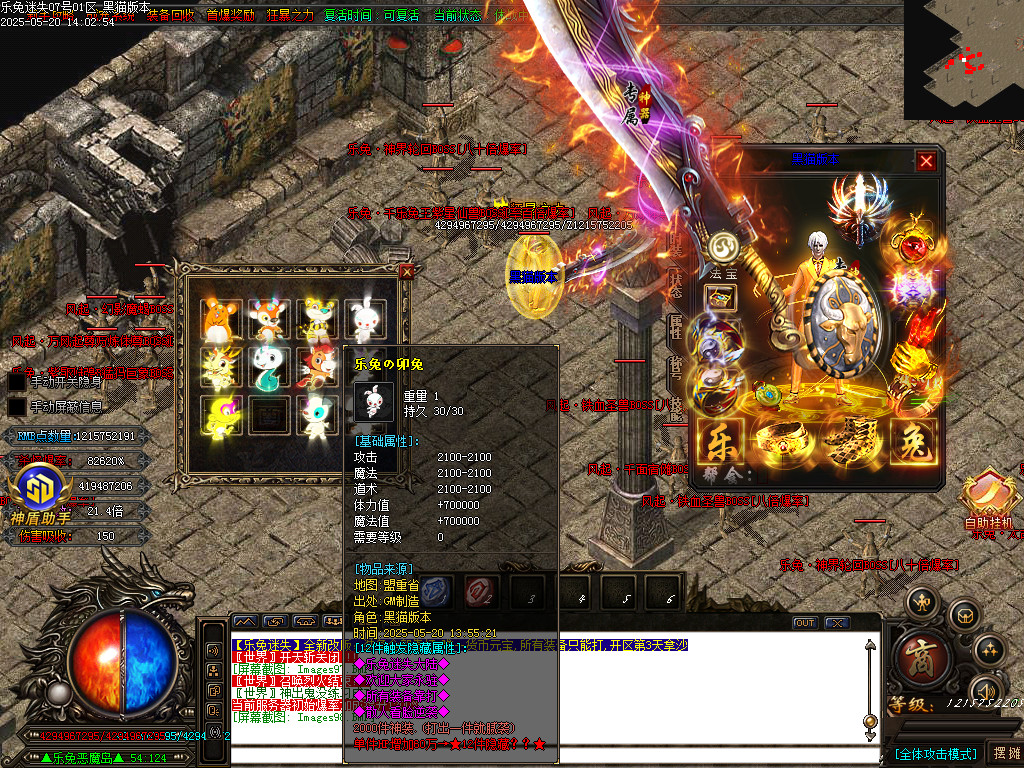Close the zodiac pet collection window
This screenshot has height=768, width=1024.
pos(406,271)
